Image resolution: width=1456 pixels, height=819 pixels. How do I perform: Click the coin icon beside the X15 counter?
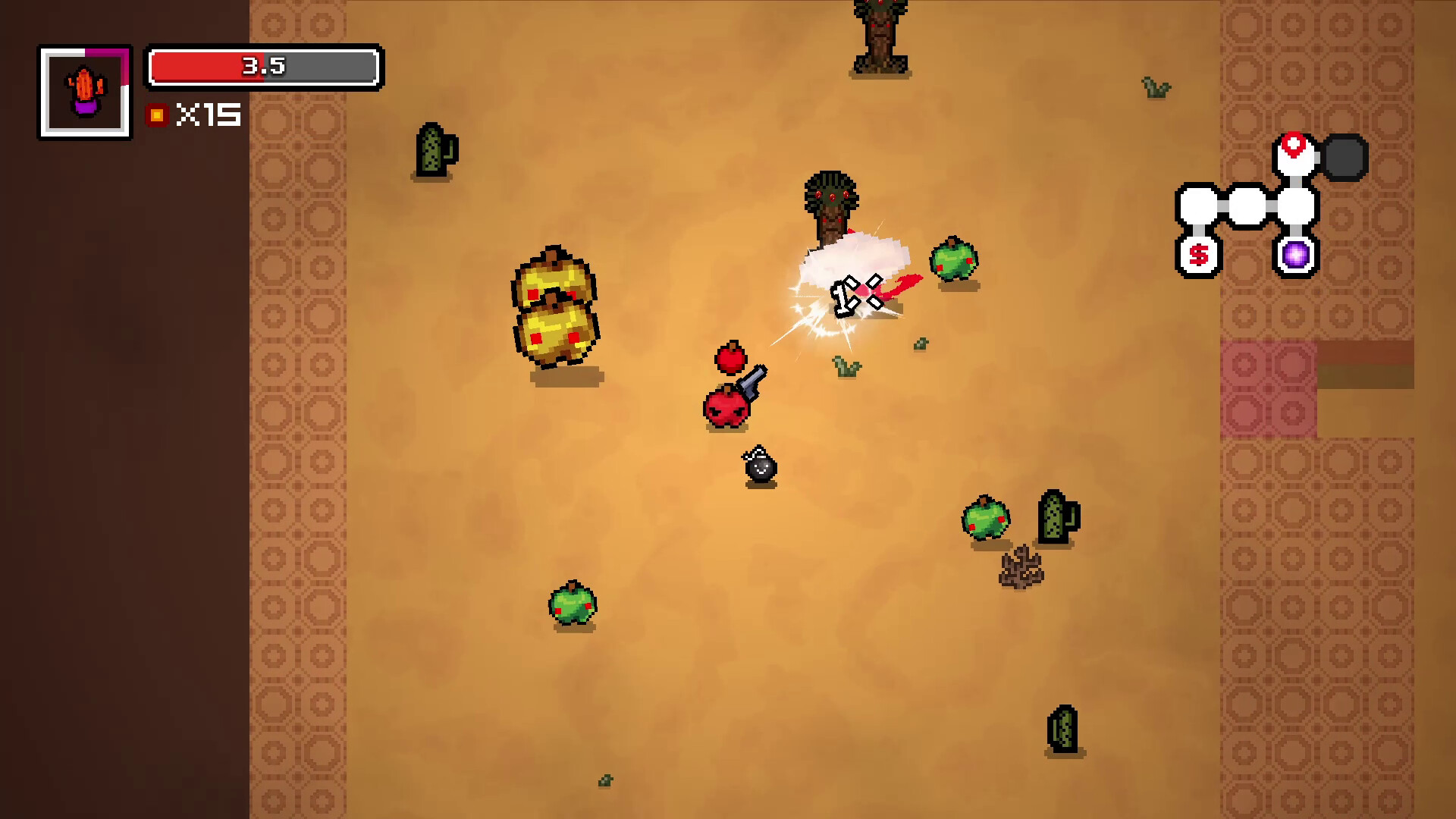coord(157,115)
